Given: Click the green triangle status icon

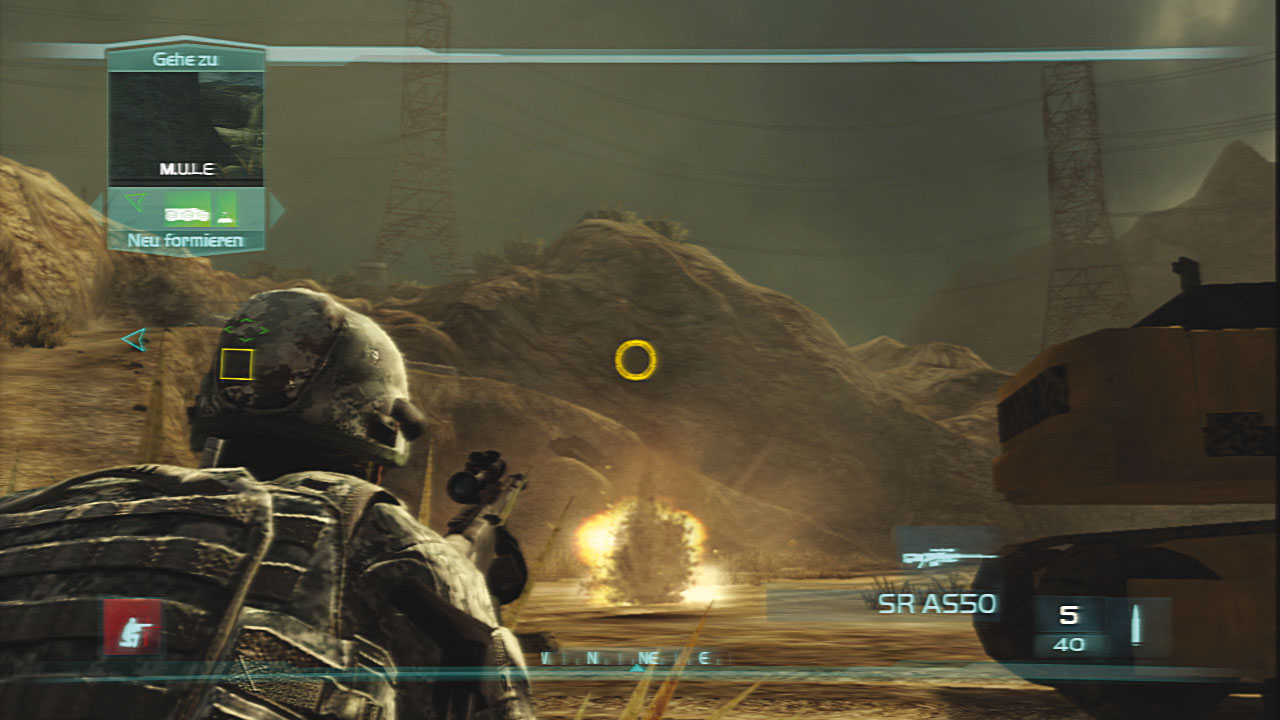Looking at the screenshot, I should coord(135,203).
